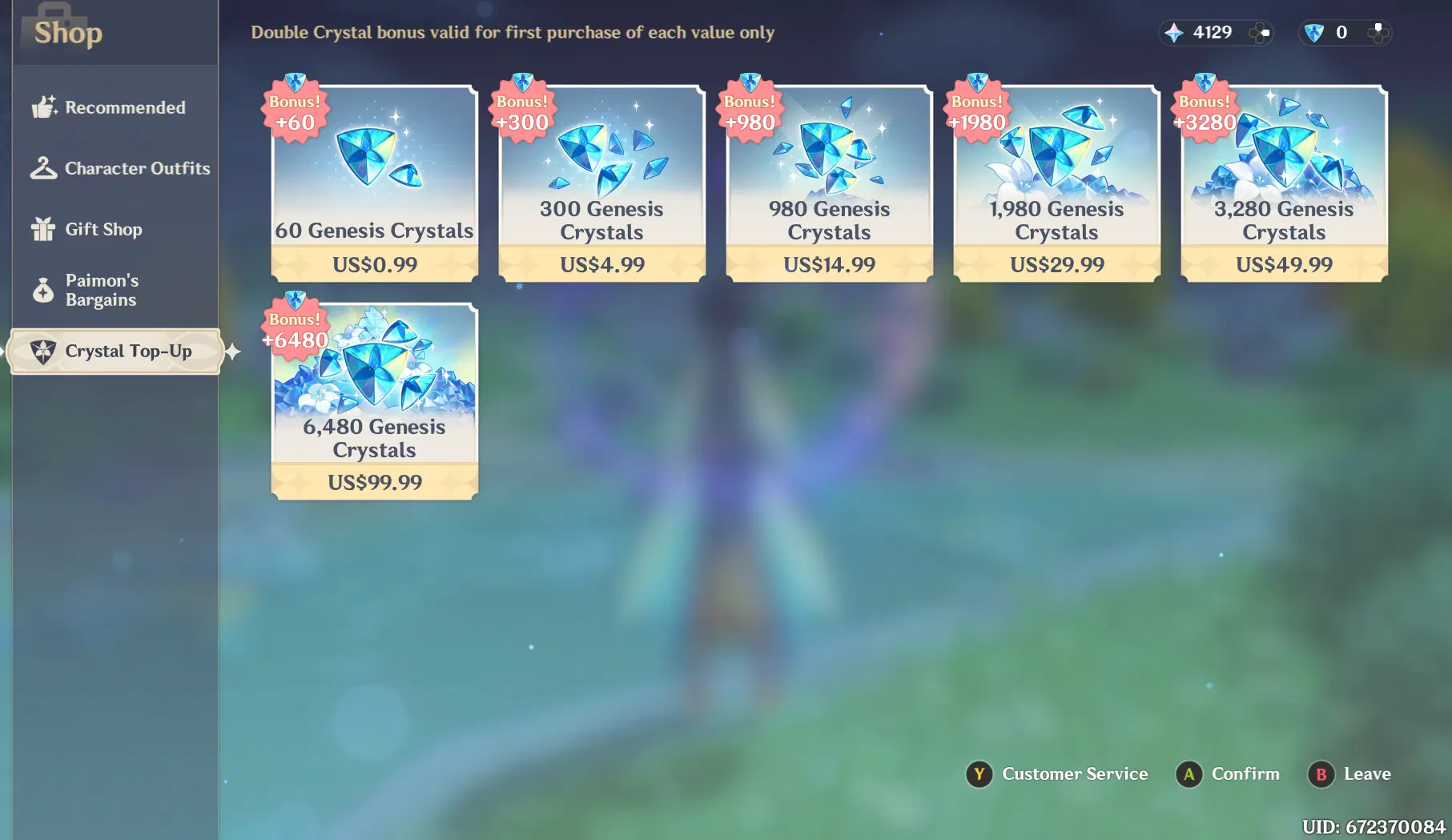Click the Character Outfits hanger icon
The width and height of the screenshot is (1452, 840).
pyautogui.click(x=42, y=167)
